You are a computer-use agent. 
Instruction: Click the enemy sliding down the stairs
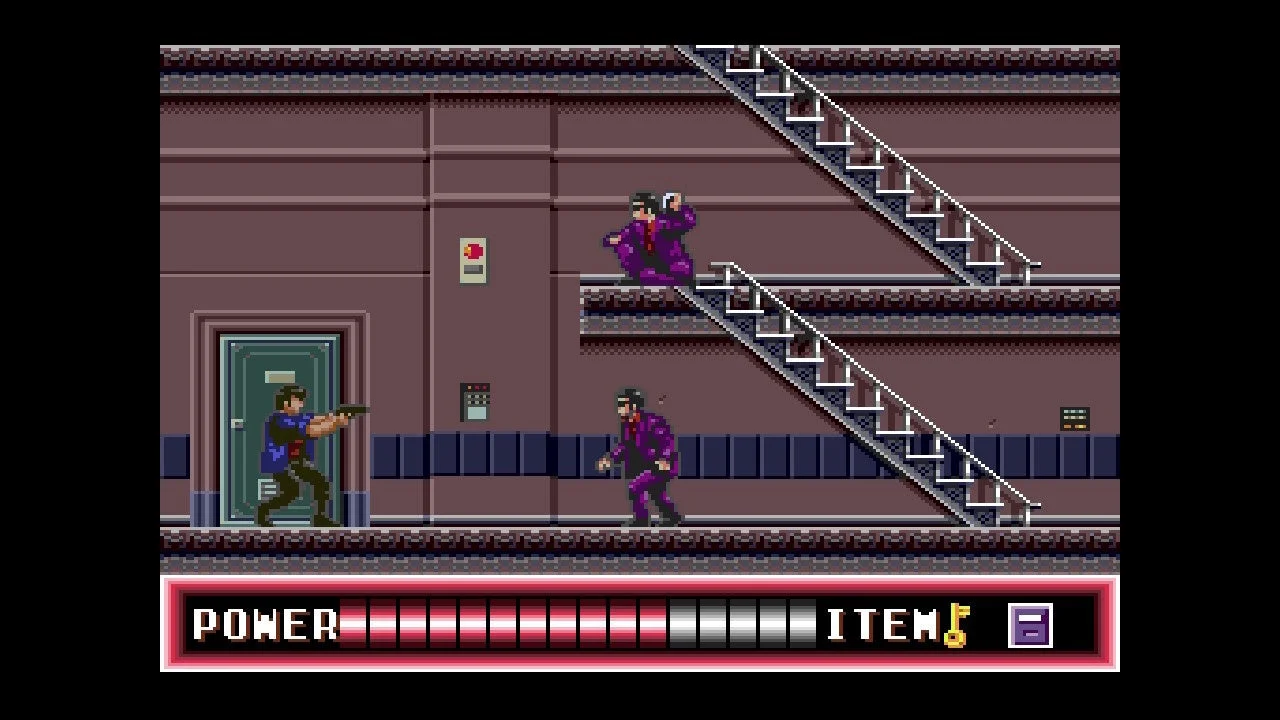(x=650, y=235)
